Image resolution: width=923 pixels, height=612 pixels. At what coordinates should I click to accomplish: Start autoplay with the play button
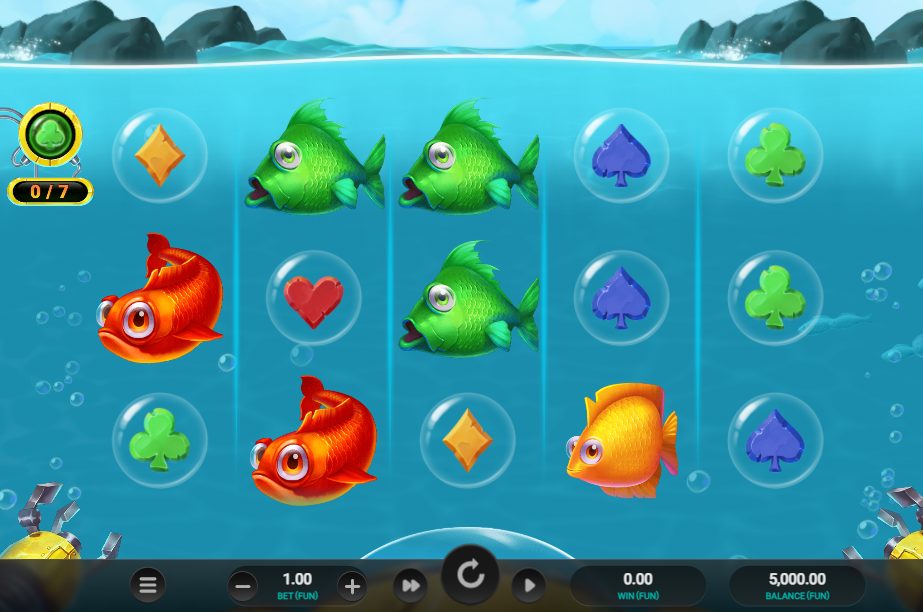click(x=529, y=585)
